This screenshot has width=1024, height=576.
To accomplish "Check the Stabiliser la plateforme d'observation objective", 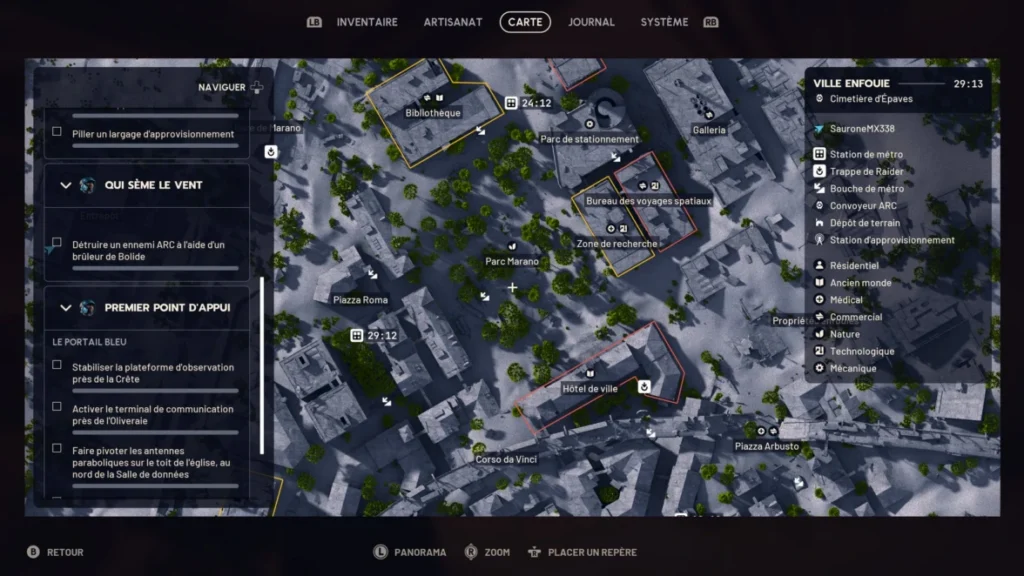I will click(57, 365).
